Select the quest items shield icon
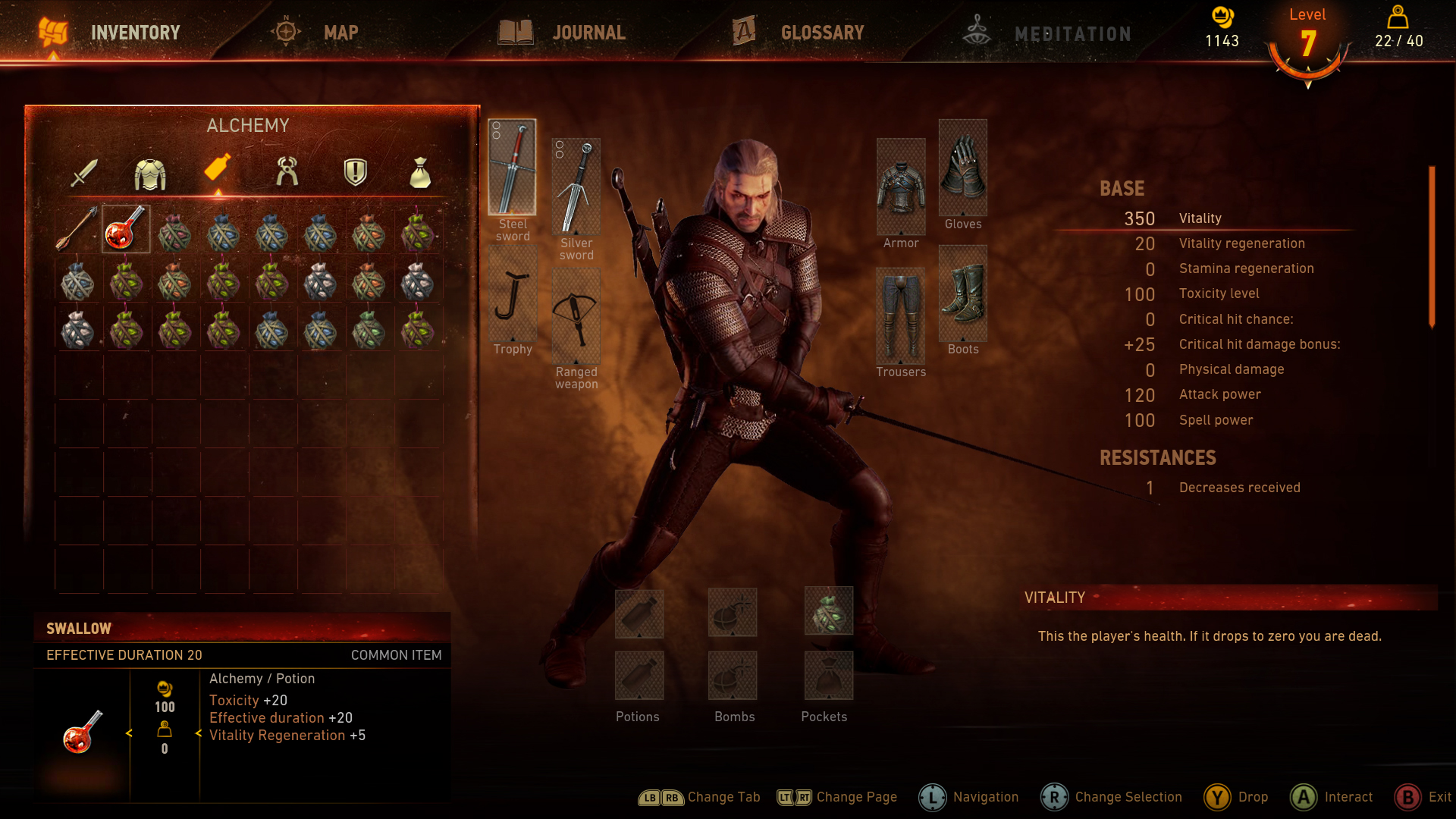The image size is (1456, 819). point(353,172)
